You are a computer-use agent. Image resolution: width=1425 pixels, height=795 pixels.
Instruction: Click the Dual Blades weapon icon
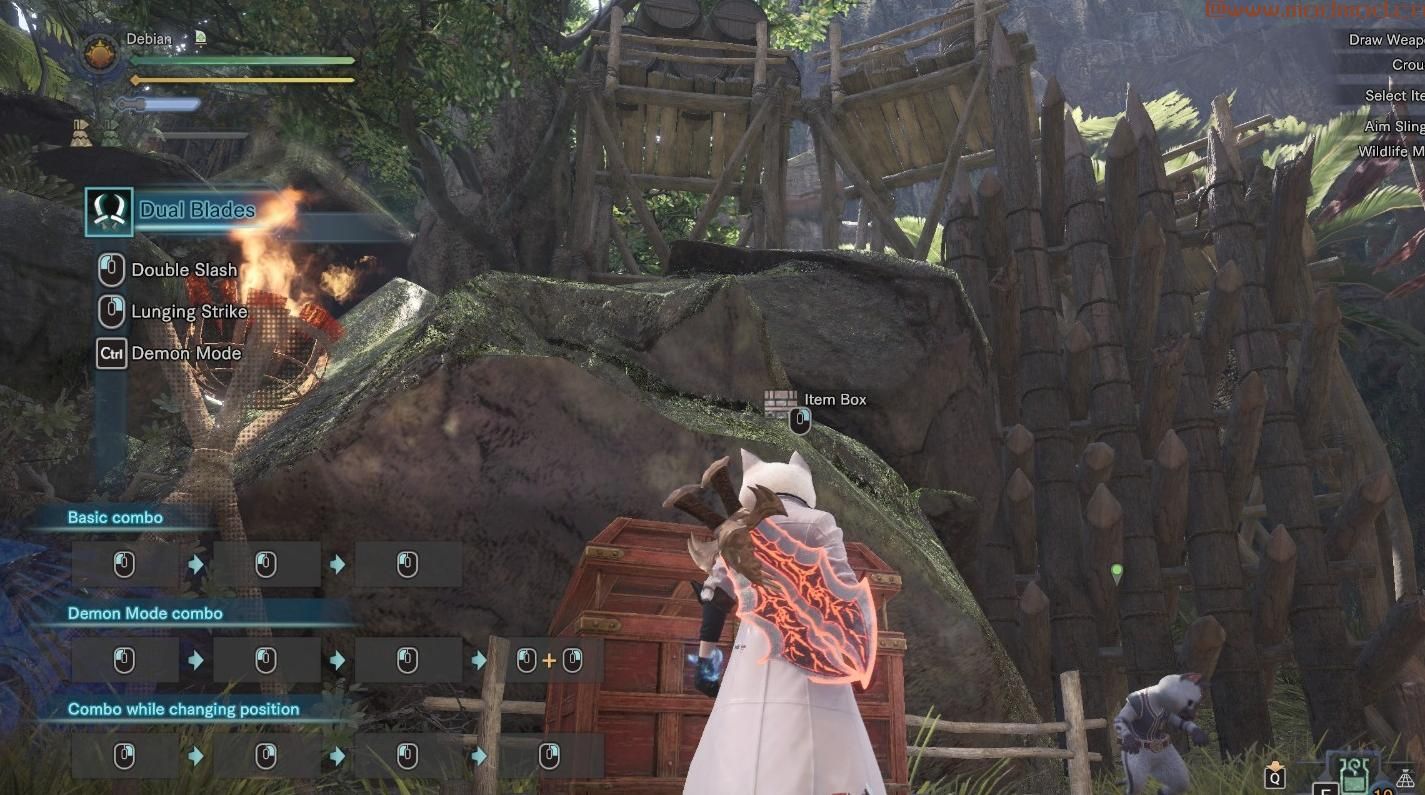109,211
